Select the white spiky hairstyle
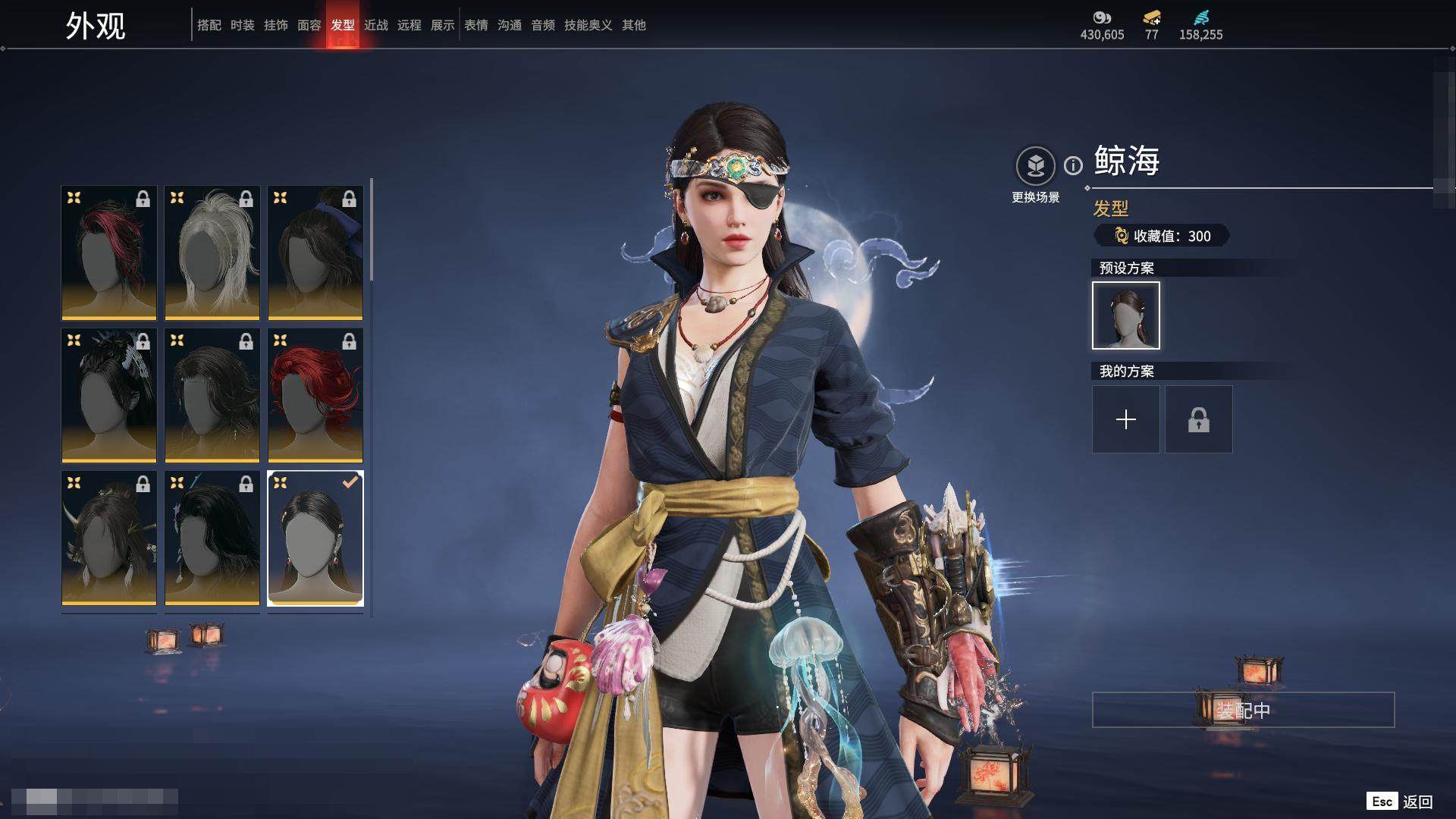Image resolution: width=1456 pixels, height=819 pixels. pyautogui.click(x=212, y=253)
